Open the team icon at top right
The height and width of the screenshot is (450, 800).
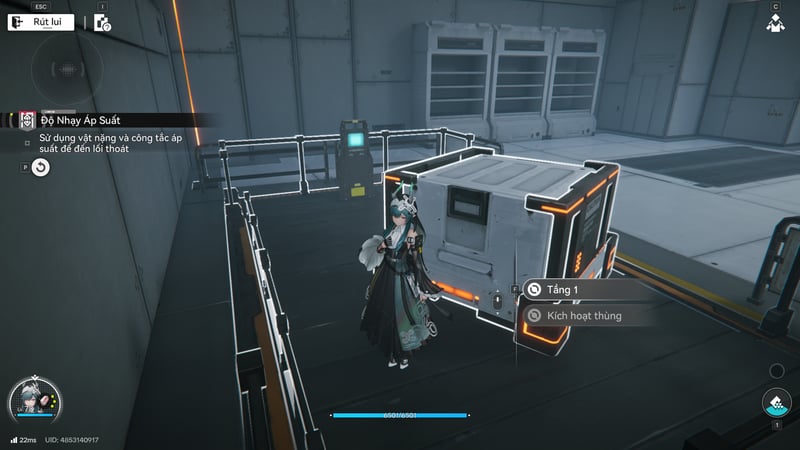coord(775,23)
